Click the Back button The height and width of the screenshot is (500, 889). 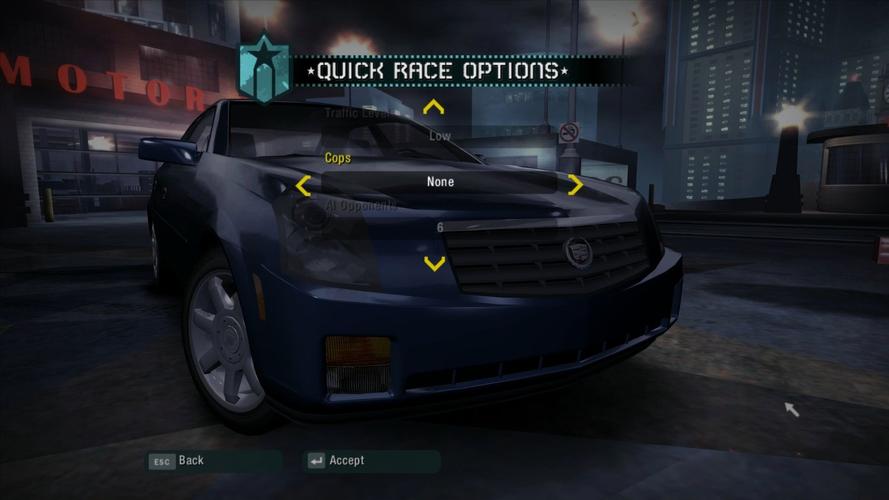(x=177, y=461)
